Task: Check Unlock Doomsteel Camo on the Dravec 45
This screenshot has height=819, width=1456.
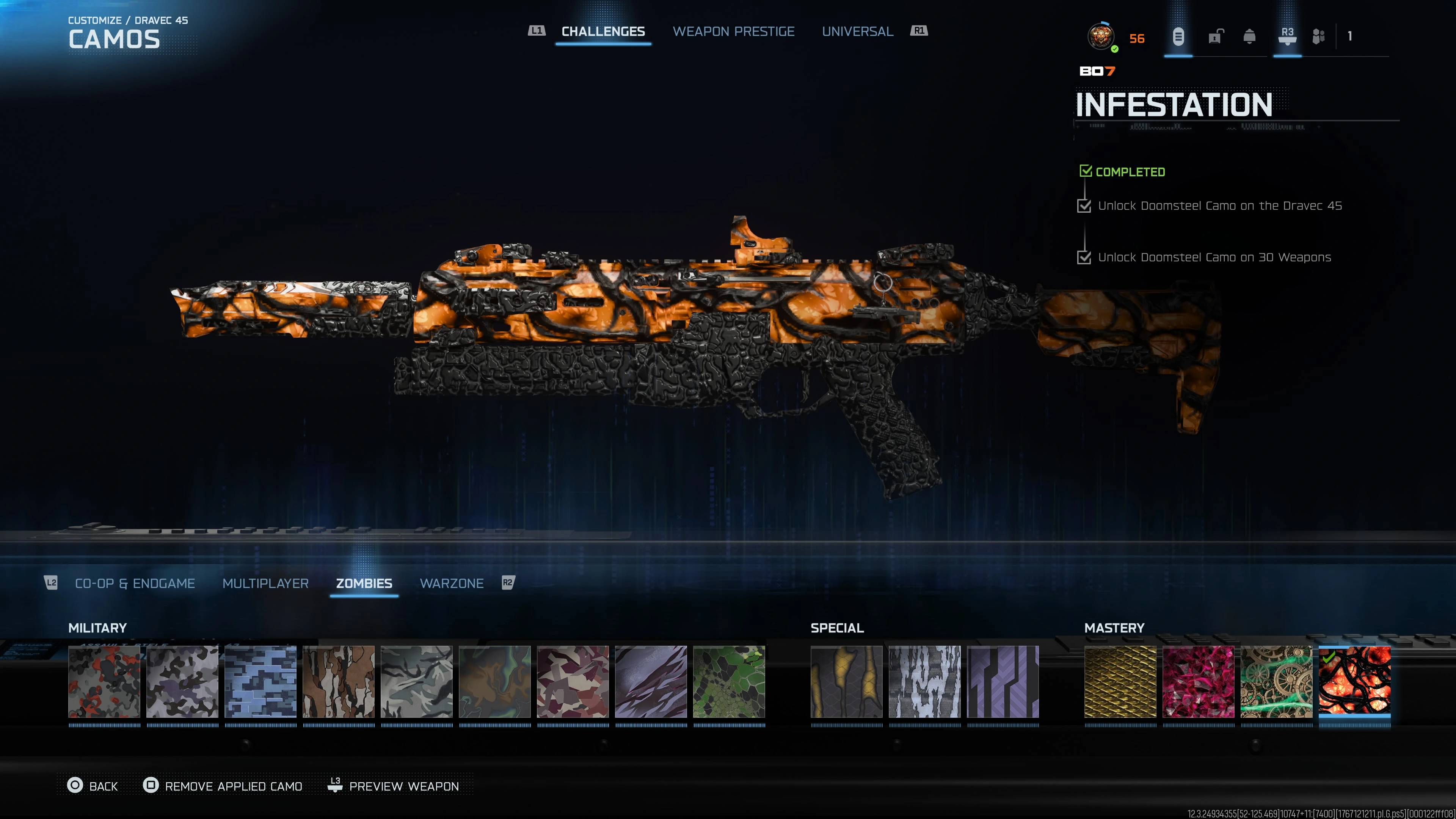Action: [1085, 206]
